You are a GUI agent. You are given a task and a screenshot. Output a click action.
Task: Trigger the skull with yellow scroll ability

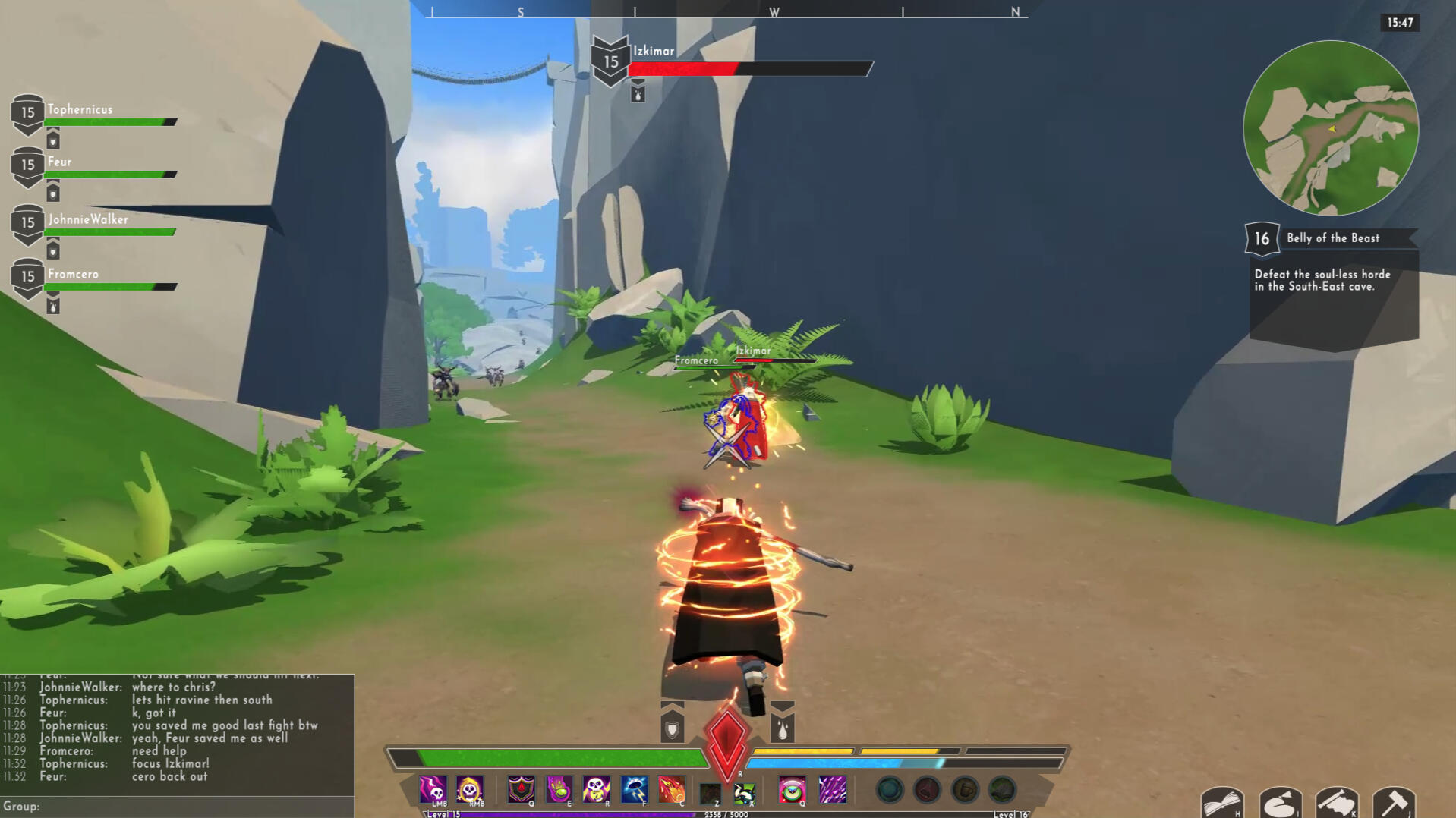pyautogui.click(x=597, y=790)
